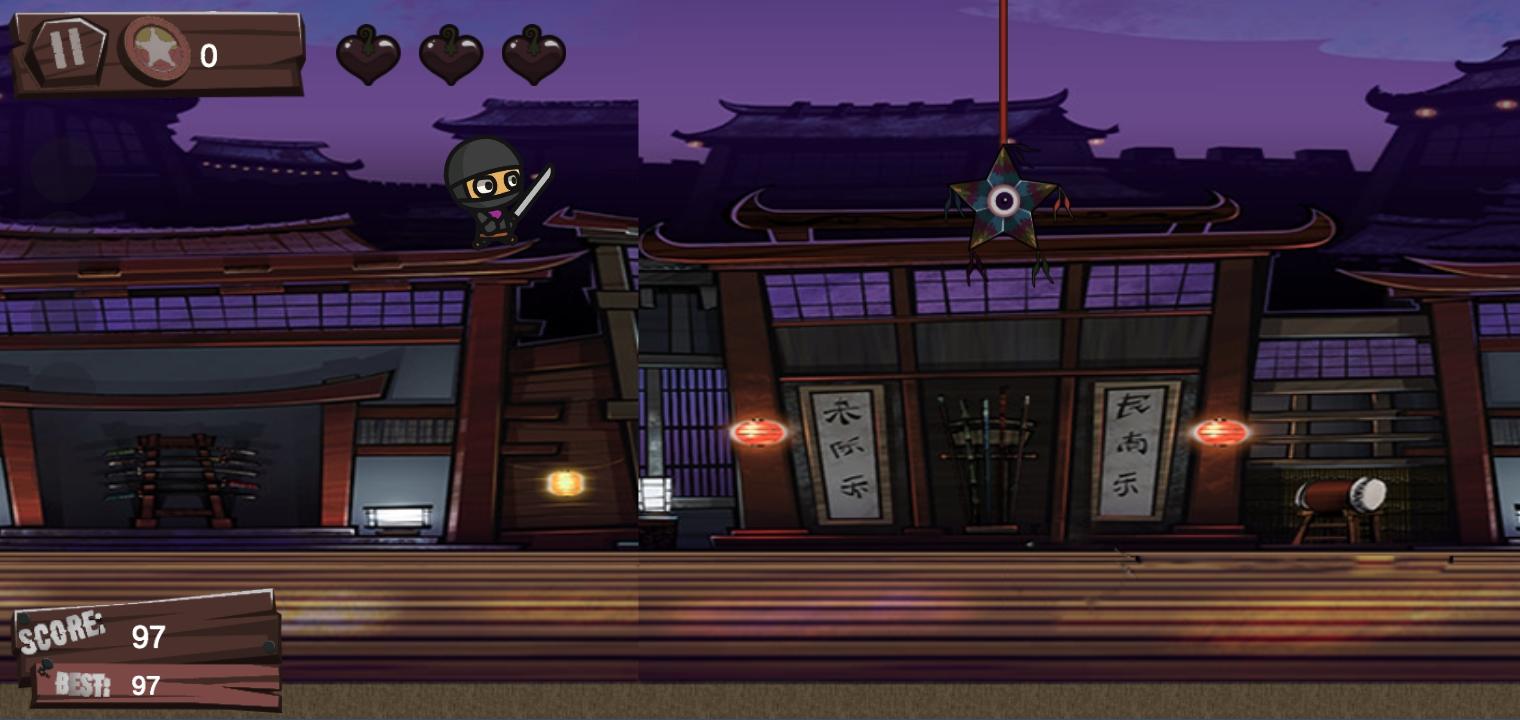Select the middle heart icon

[450, 55]
